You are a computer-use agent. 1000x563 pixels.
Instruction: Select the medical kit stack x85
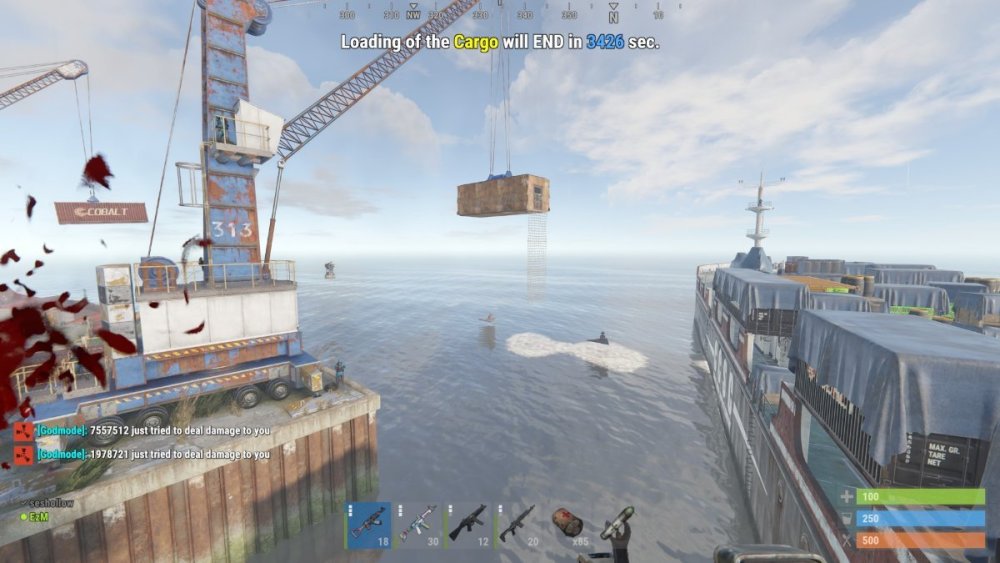click(x=571, y=525)
